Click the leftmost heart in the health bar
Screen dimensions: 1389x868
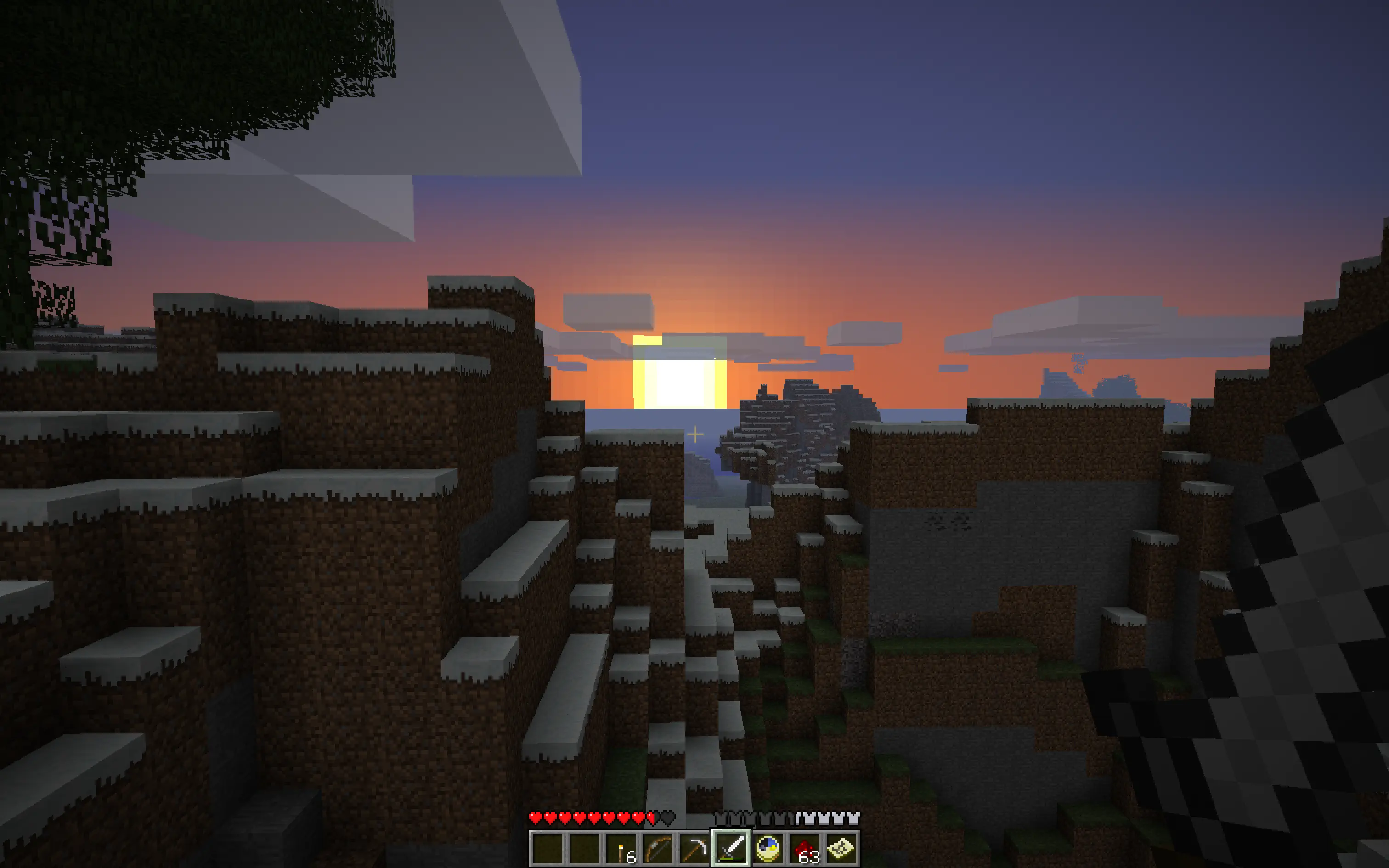(x=536, y=817)
